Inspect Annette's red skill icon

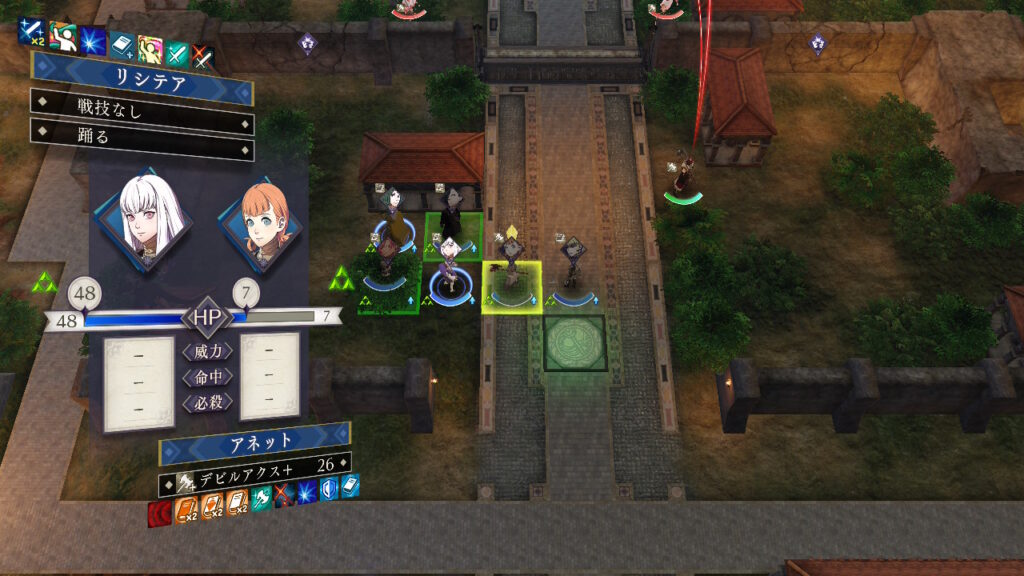[160, 515]
